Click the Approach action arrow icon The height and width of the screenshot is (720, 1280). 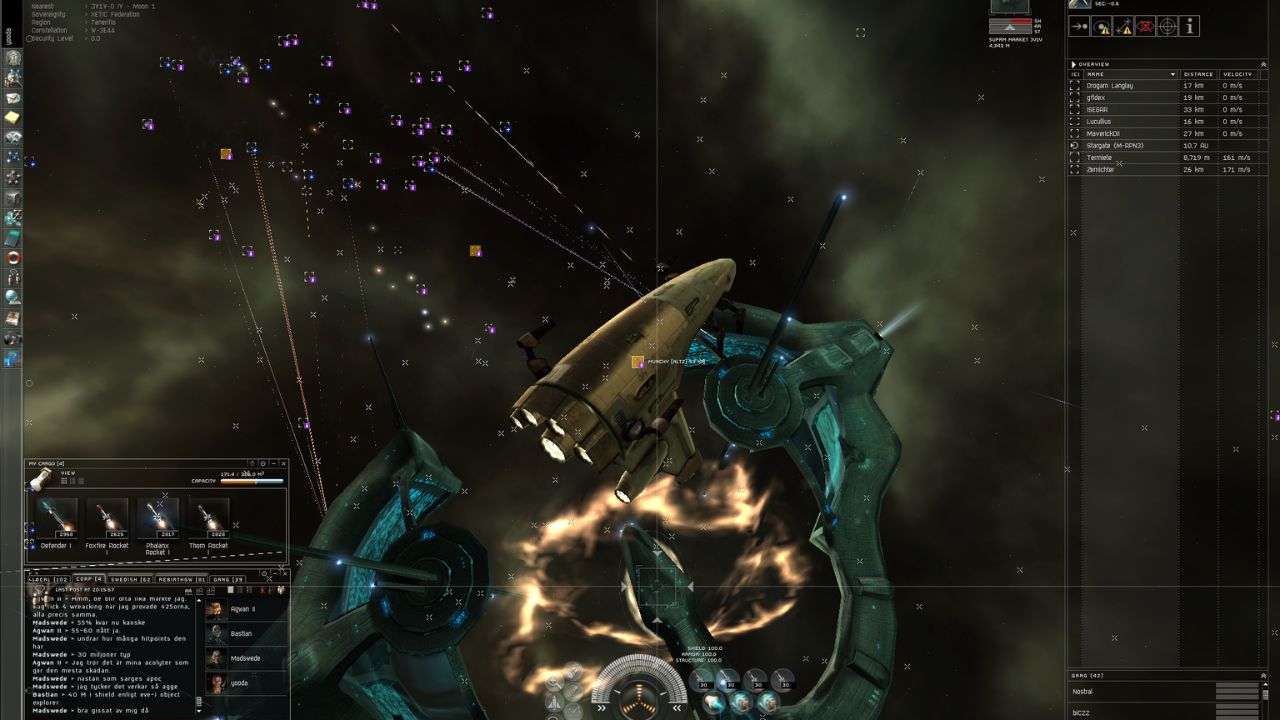click(1079, 27)
